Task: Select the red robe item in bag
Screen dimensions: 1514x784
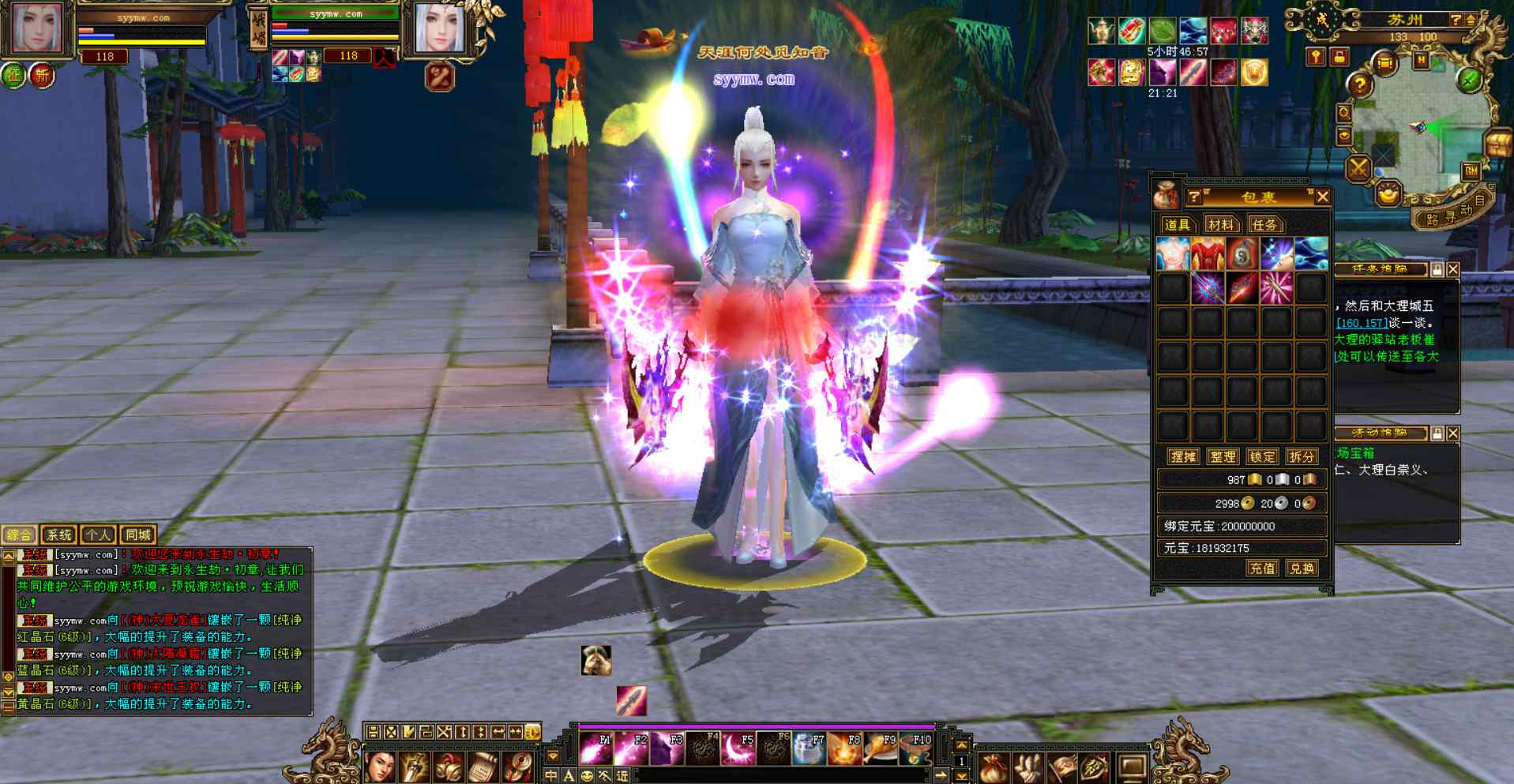Action: coord(1207,253)
